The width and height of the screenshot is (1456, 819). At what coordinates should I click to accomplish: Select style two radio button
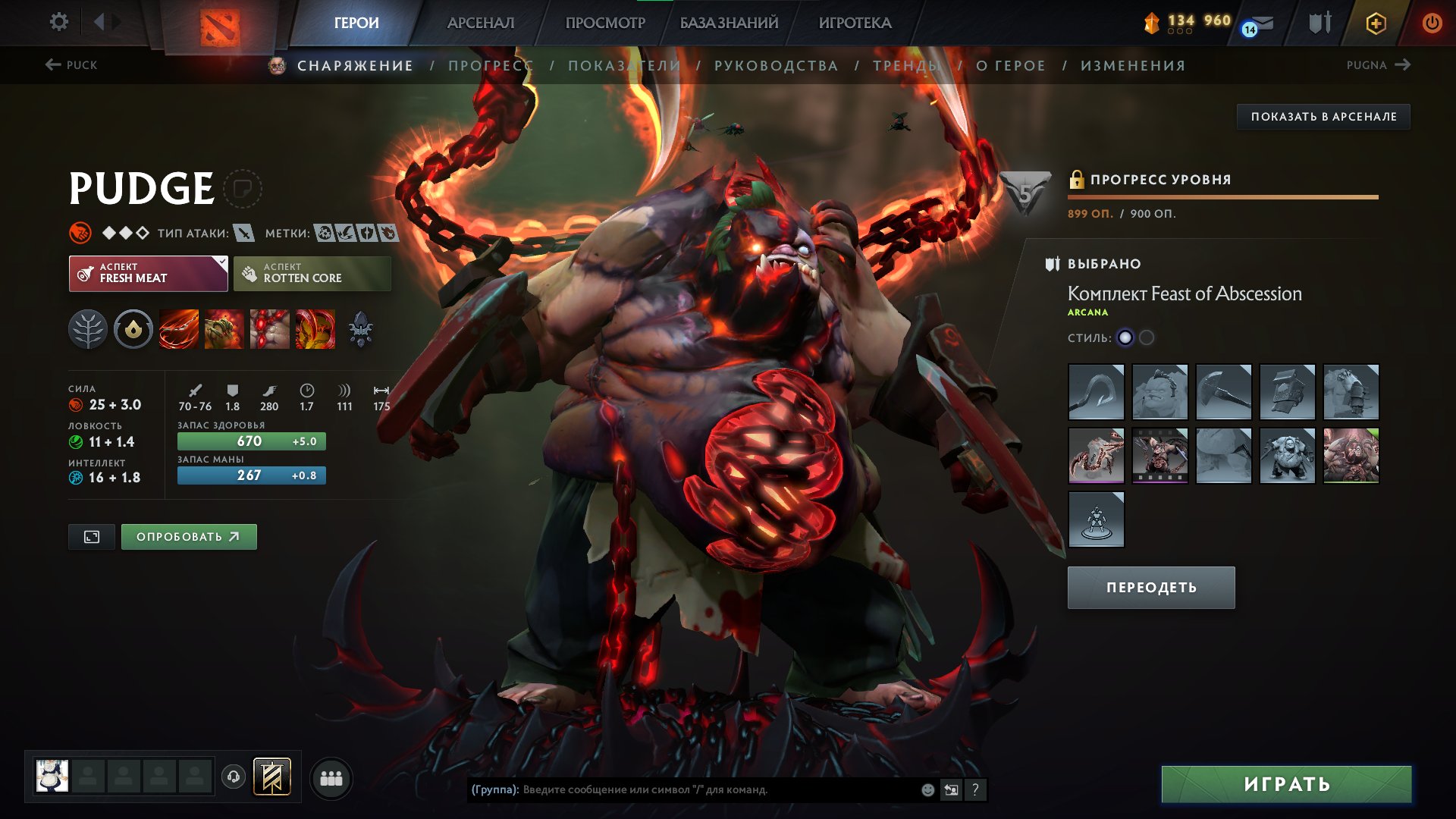tap(1147, 338)
